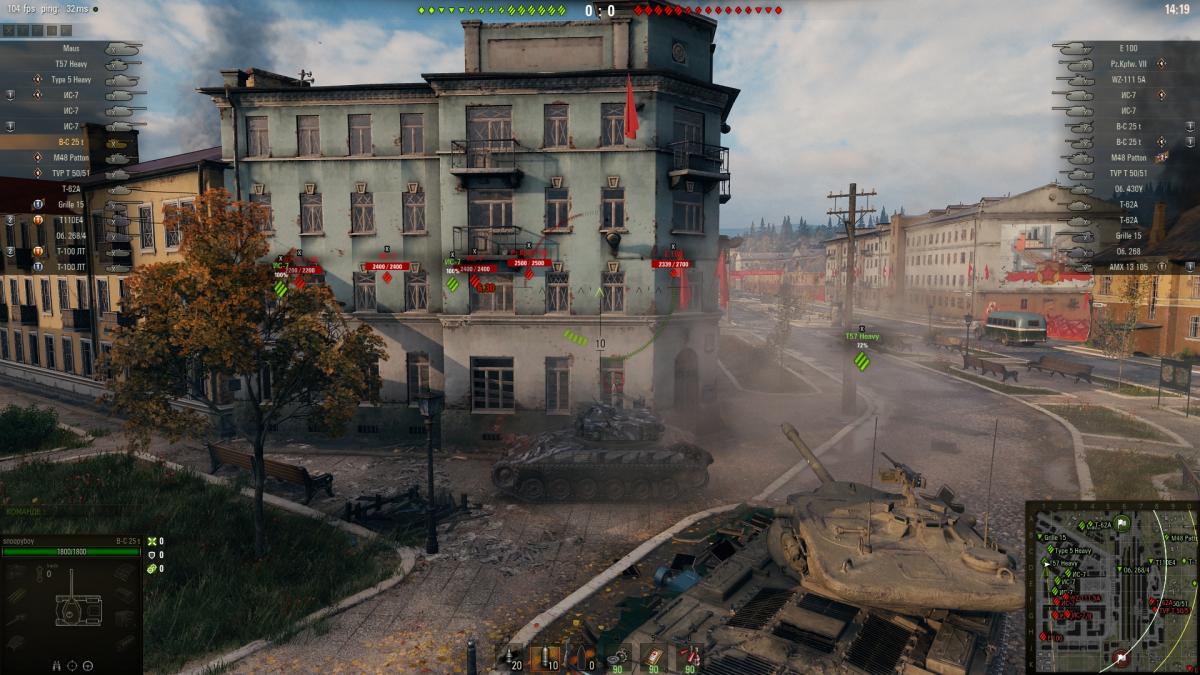Select E 100 in the enemy team list
This screenshot has width=1200, height=675.
[1128, 48]
